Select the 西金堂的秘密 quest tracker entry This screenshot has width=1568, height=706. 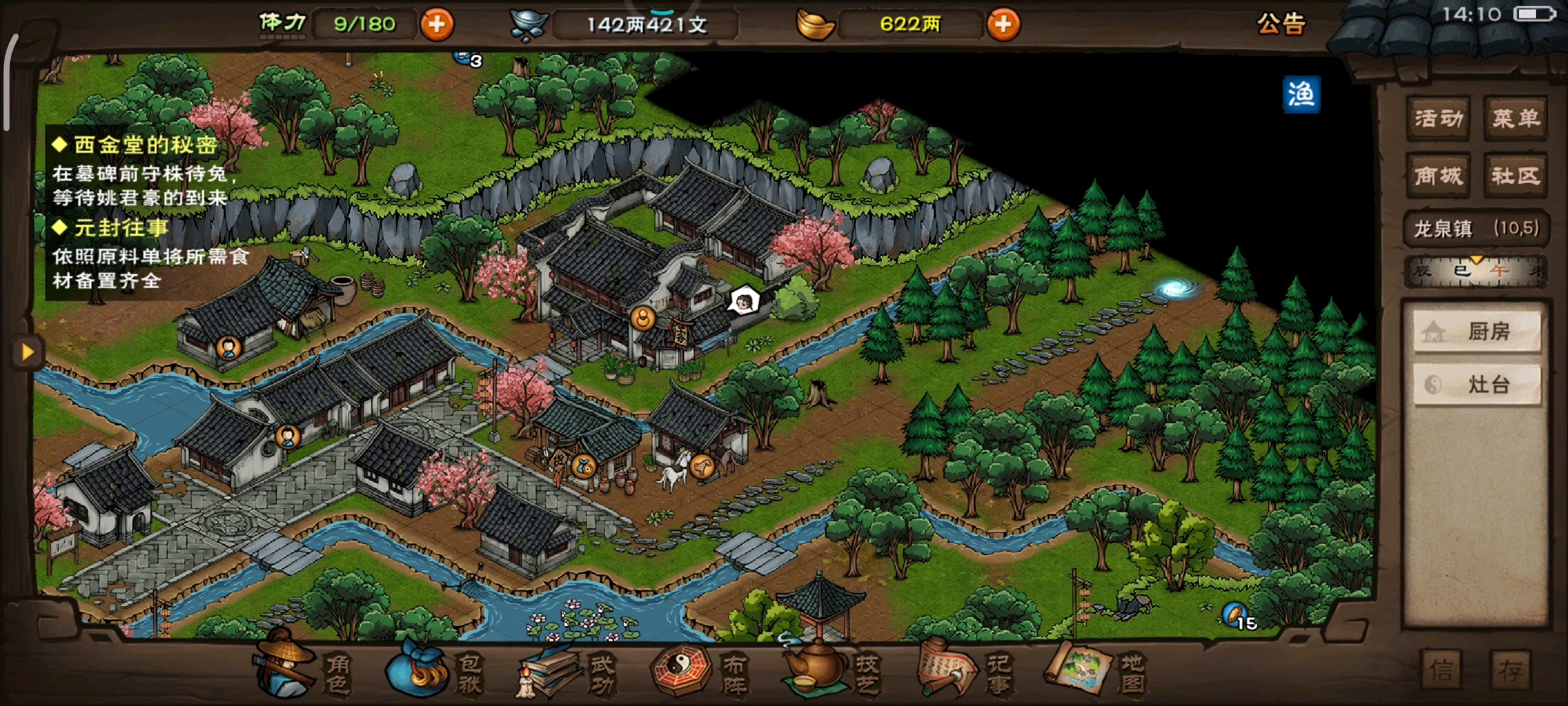145,144
